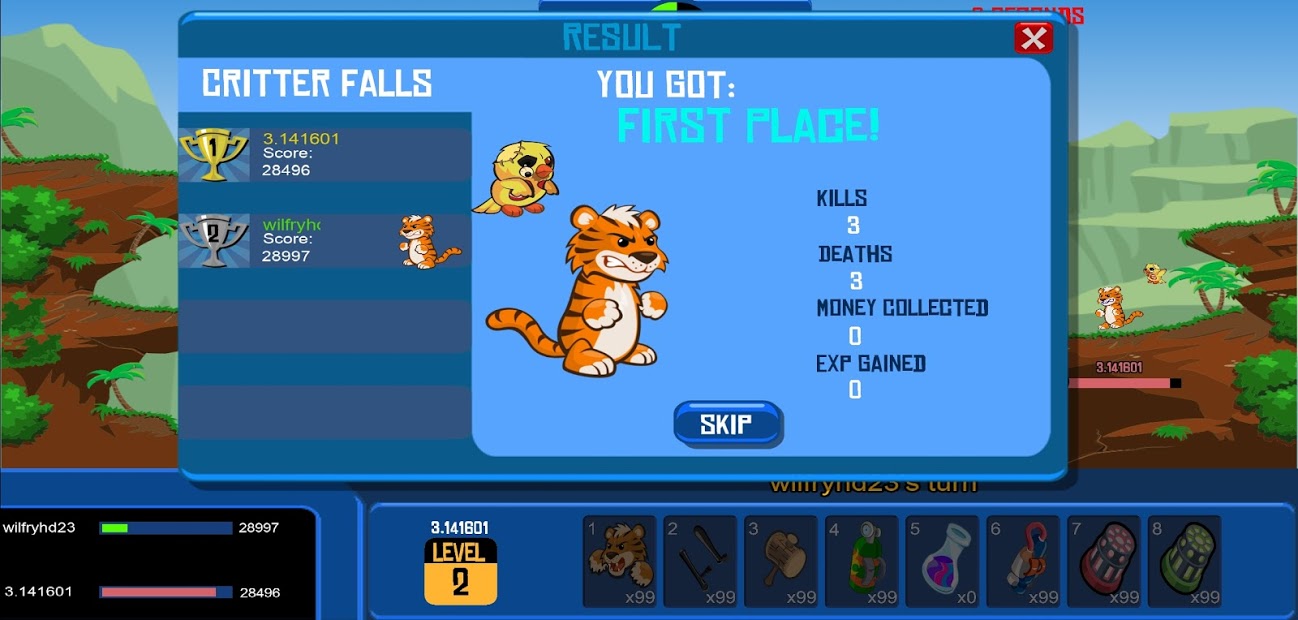Select the baseball bats weapon slot

pyautogui.click(x=700, y=561)
